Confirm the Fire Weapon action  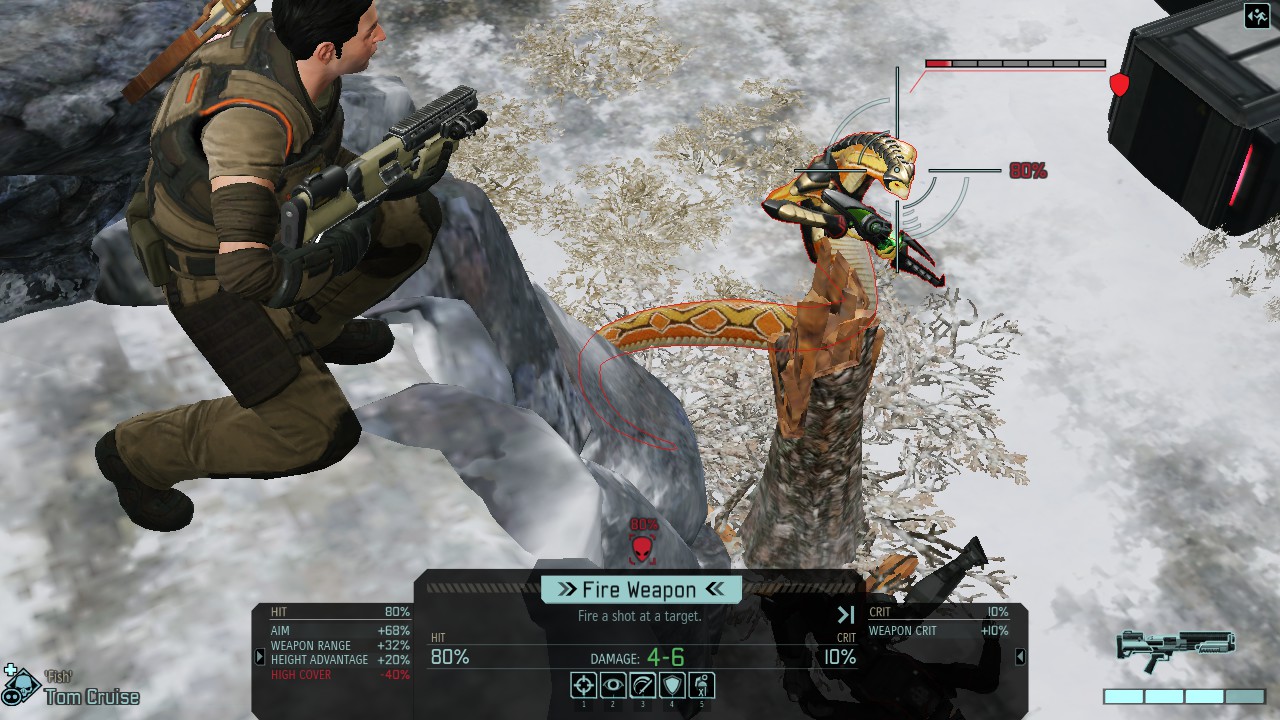[640, 589]
